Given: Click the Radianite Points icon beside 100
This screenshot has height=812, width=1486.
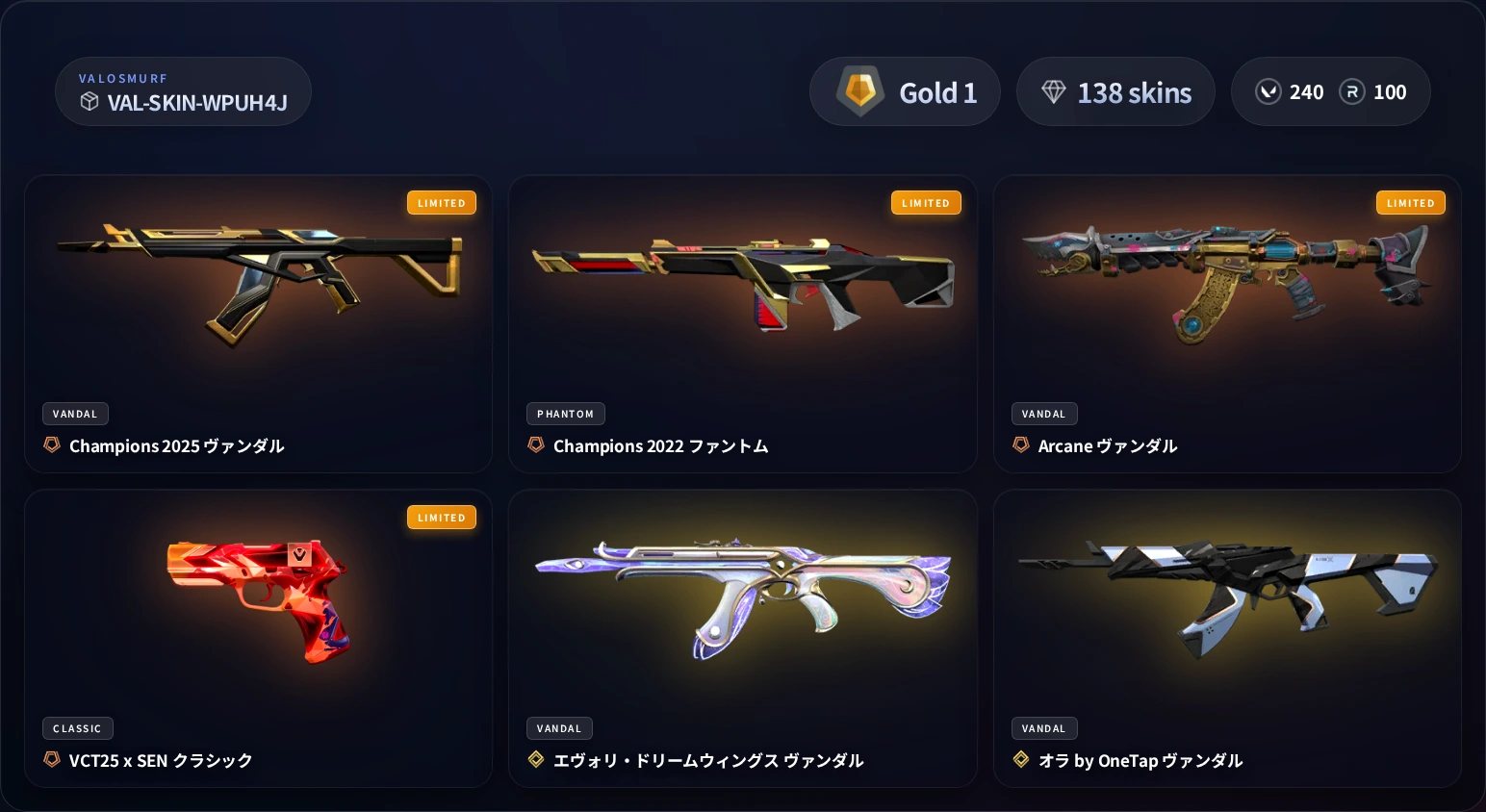Looking at the screenshot, I should 1352,91.
